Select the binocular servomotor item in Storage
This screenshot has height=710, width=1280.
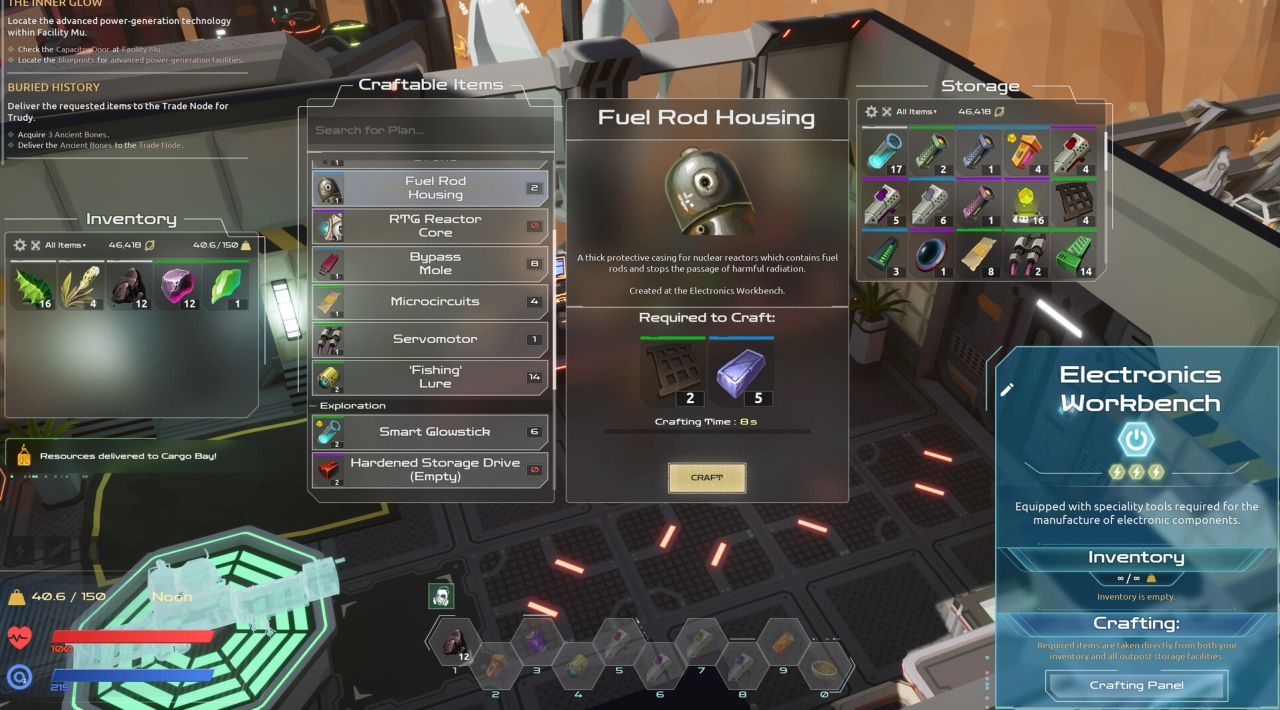pos(1027,255)
